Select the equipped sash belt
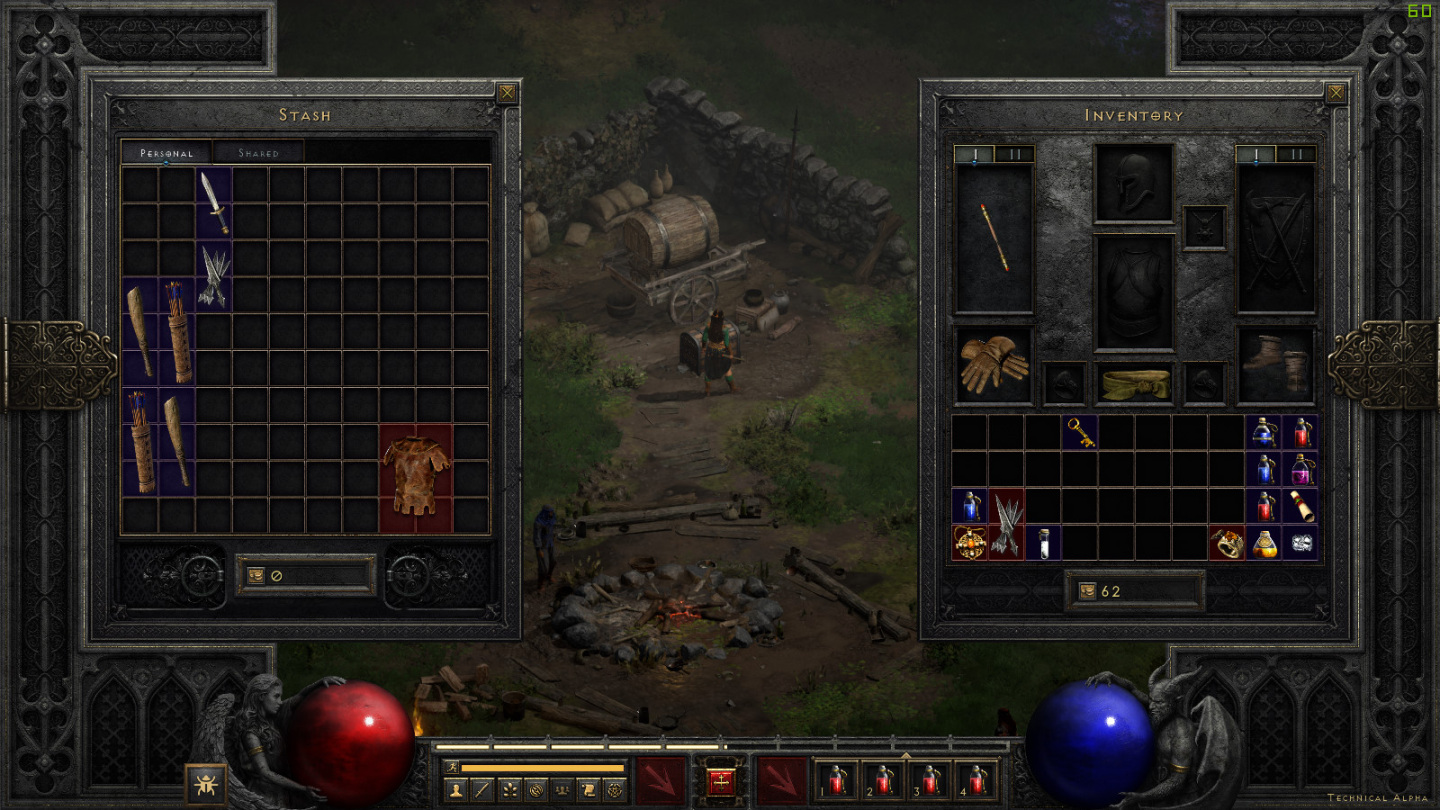The image size is (1440, 810). click(x=1133, y=383)
